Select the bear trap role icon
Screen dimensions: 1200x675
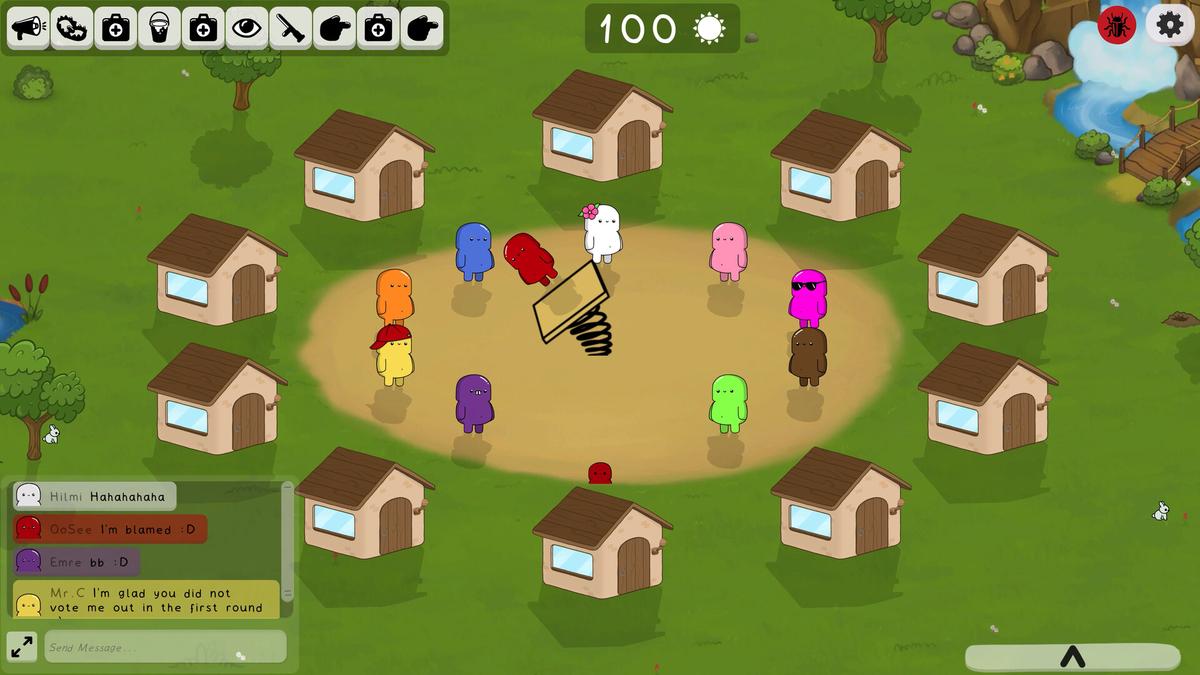click(x=72, y=28)
